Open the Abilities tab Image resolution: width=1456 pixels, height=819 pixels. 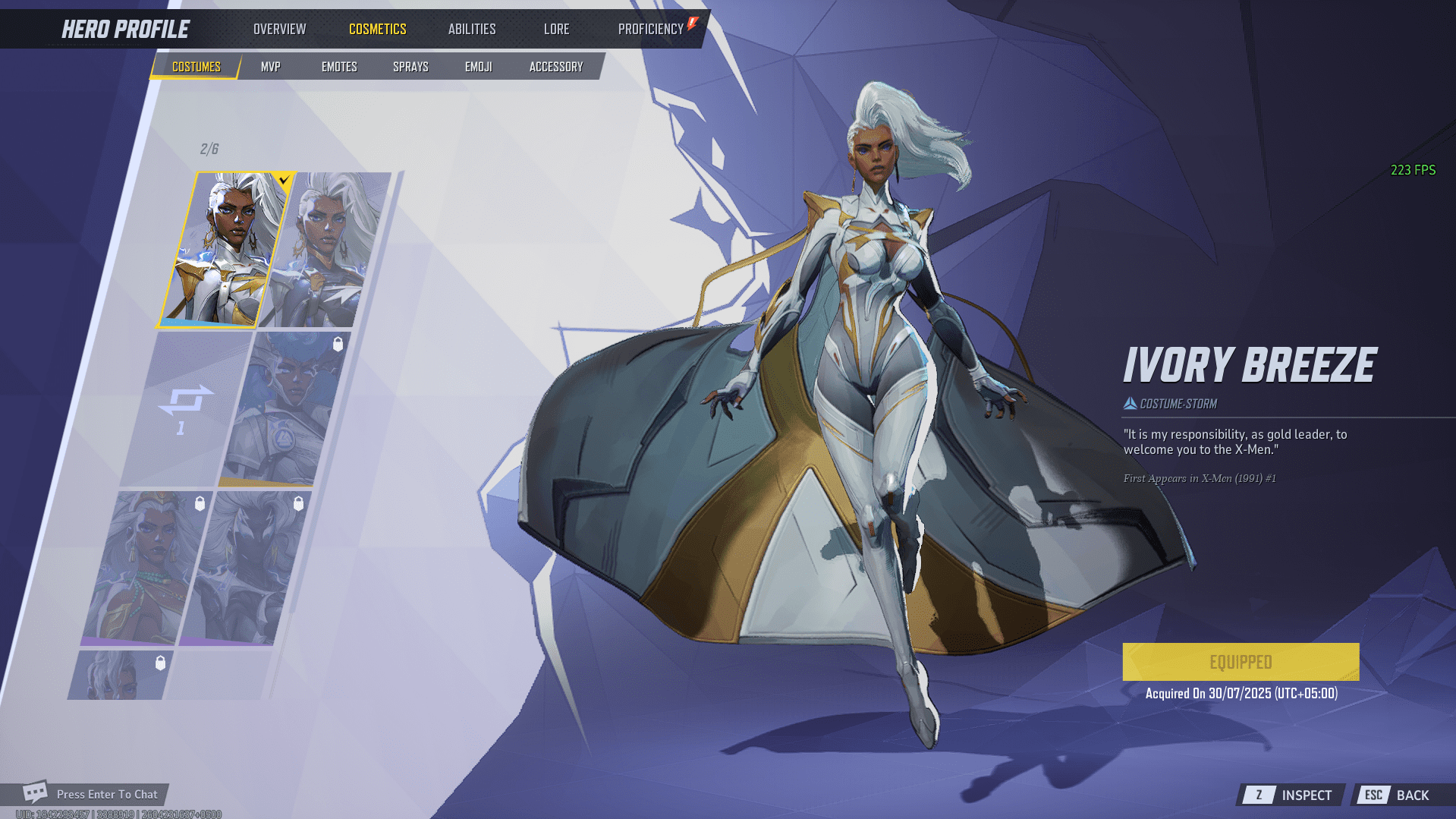click(471, 29)
